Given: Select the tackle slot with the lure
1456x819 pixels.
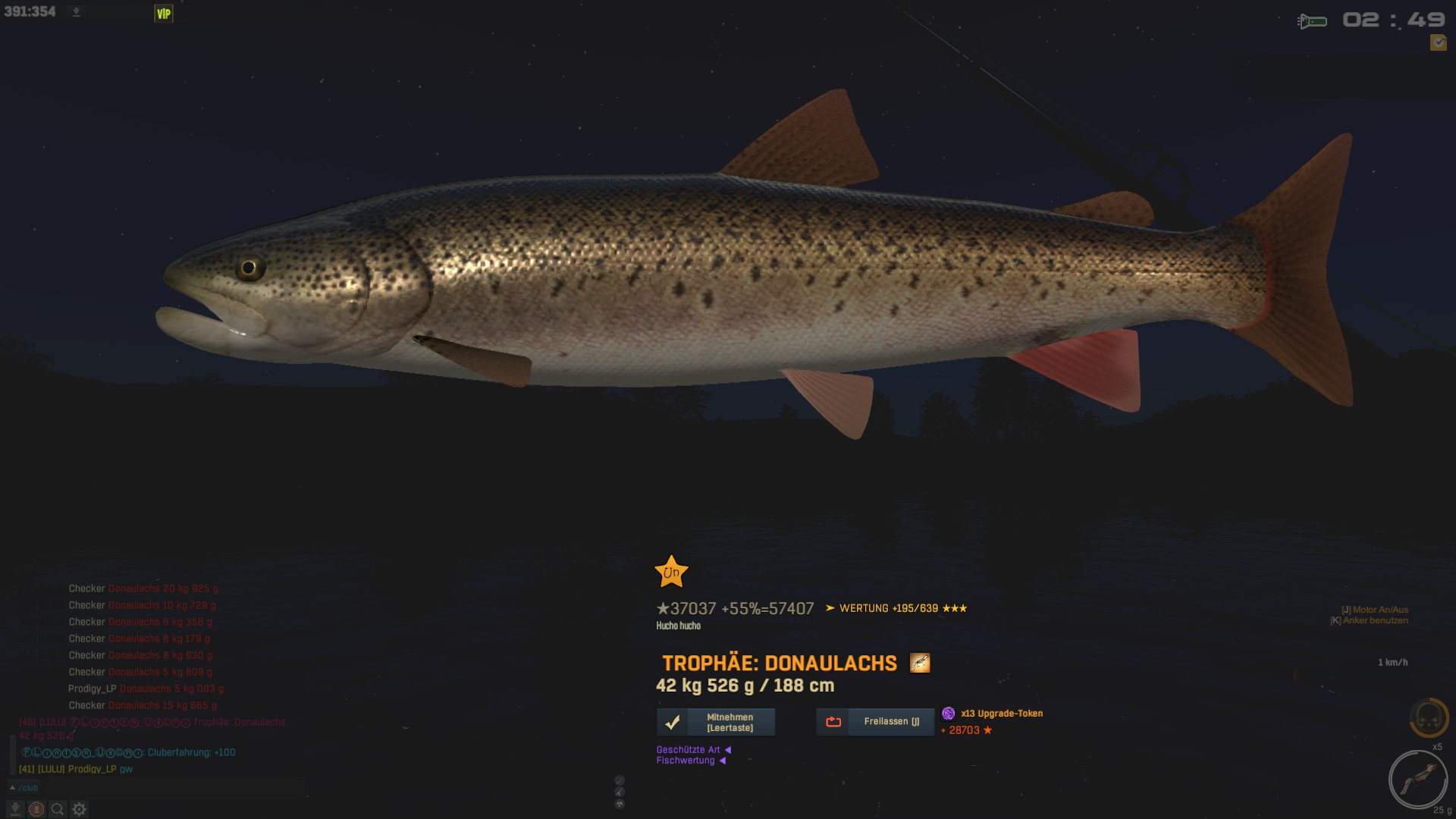Looking at the screenshot, I should pos(1417,780).
